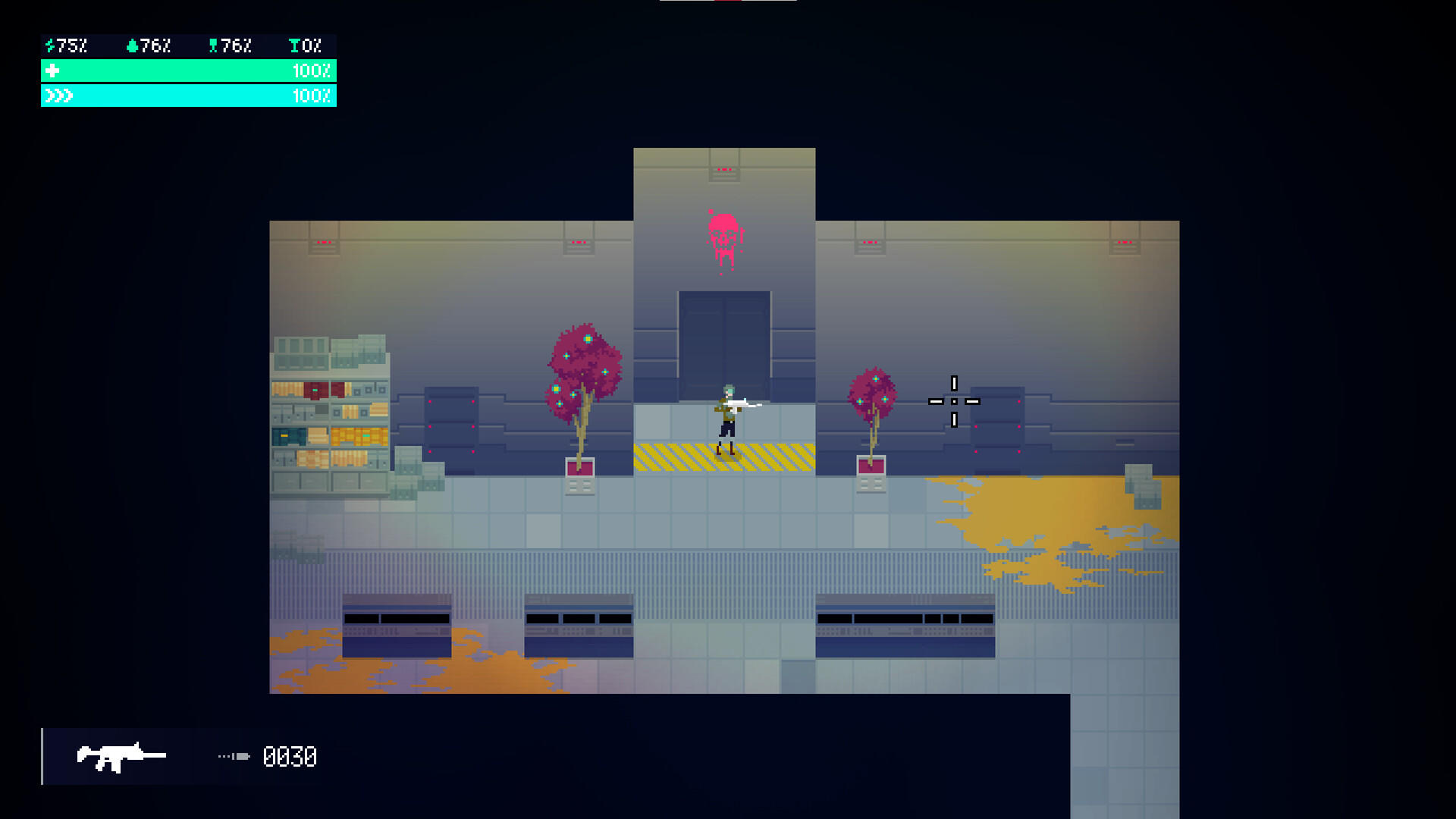Image resolution: width=1456 pixels, height=819 pixels.
Task: Select the green droplet stat icon
Action: 133,45
